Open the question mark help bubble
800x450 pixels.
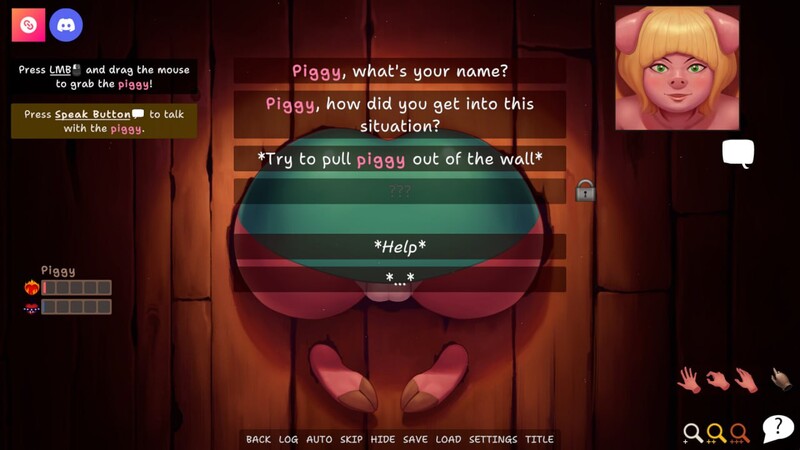pyautogui.click(x=778, y=428)
